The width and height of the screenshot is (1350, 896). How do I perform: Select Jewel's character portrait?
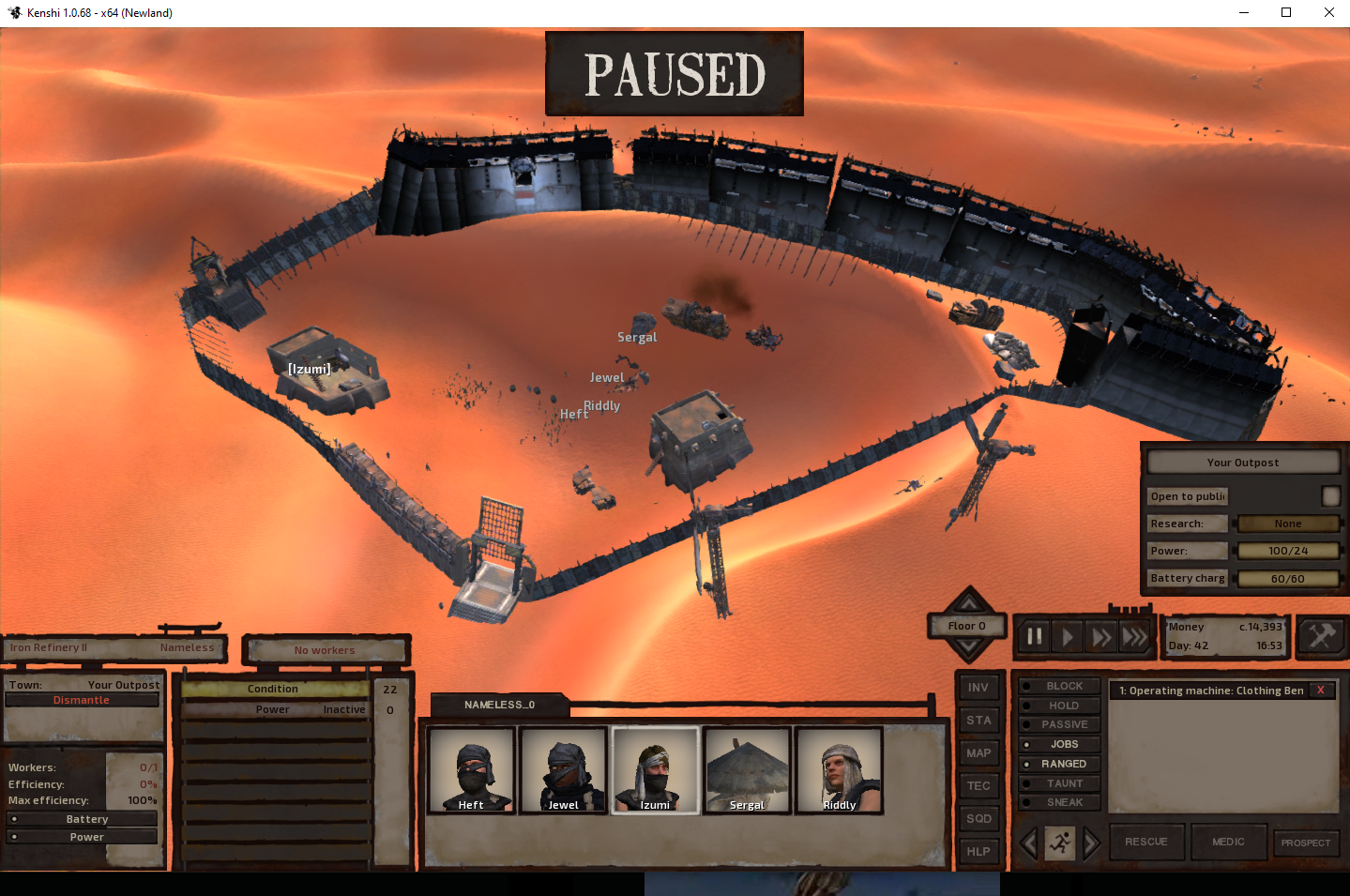[563, 769]
